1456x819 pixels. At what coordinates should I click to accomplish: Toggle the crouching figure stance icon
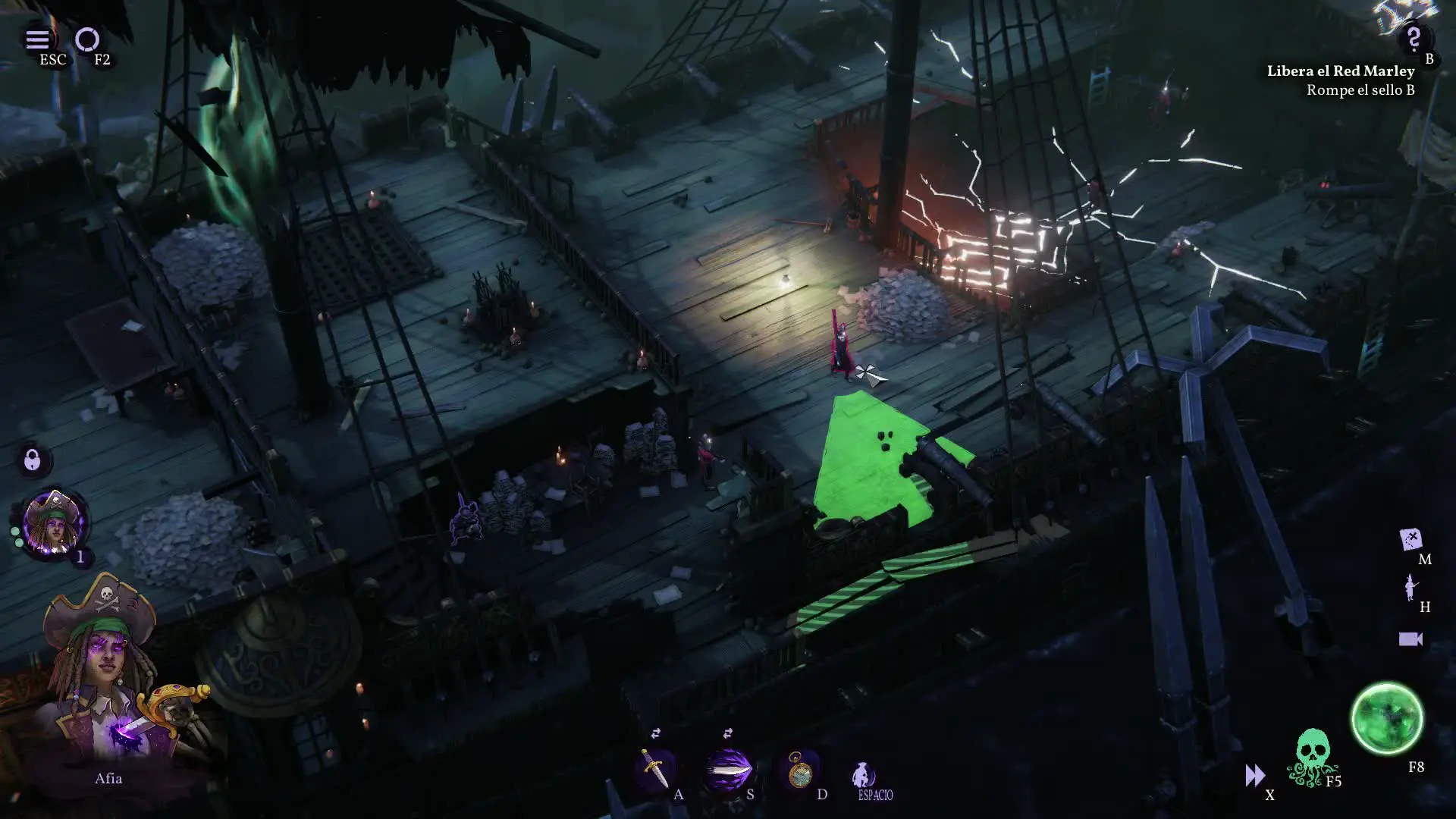[x=861, y=775]
